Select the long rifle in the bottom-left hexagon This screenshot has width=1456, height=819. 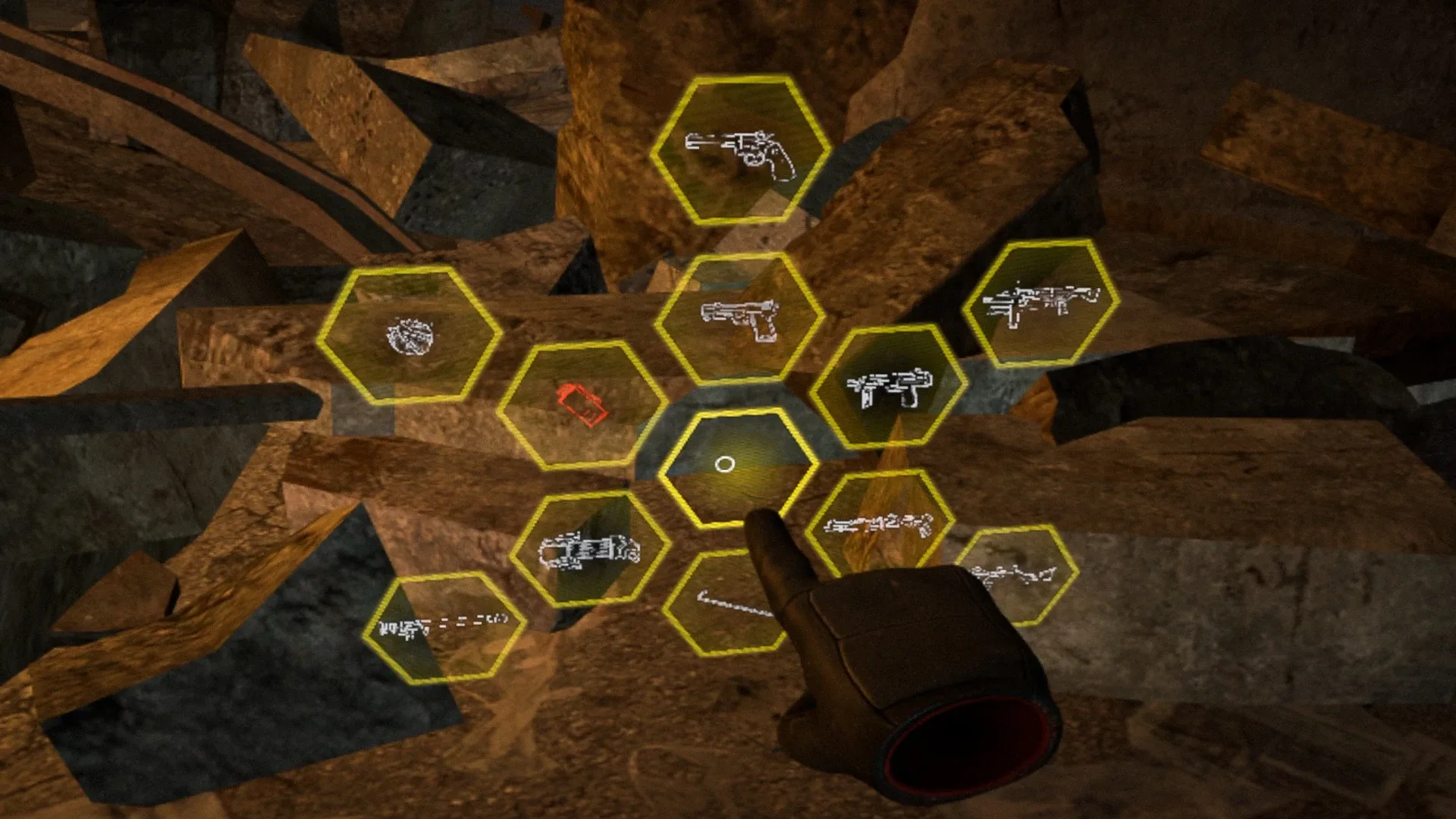pos(447,626)
